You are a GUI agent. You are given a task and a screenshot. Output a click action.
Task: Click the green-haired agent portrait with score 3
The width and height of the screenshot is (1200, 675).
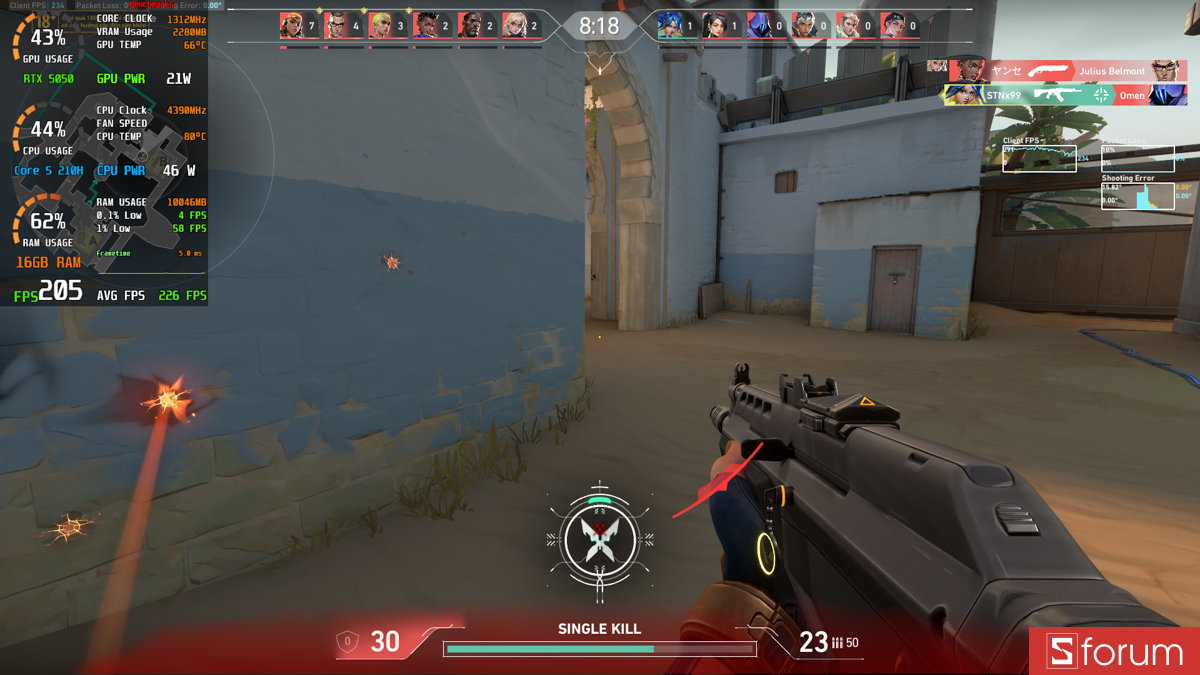pos(381,25)
